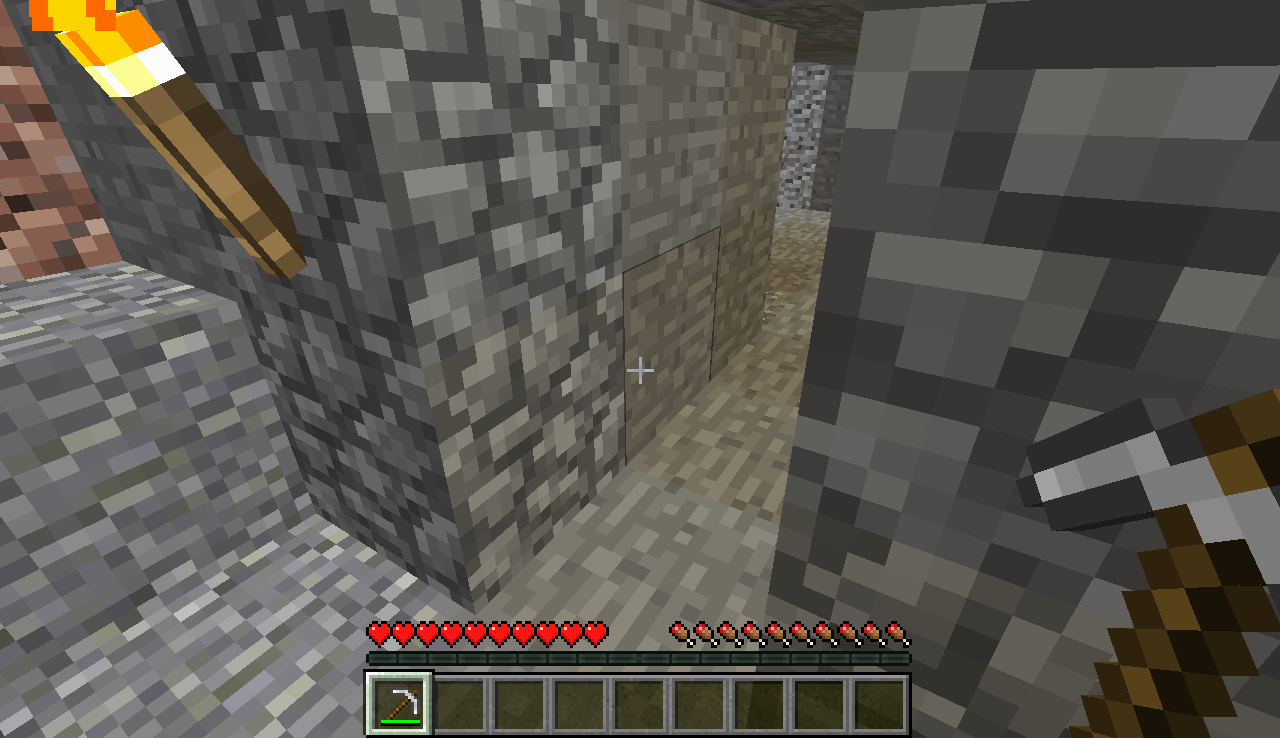Select the iron pickaxe in the hotbar
The image size is (1280, 738).
click(x=397, y=703)
